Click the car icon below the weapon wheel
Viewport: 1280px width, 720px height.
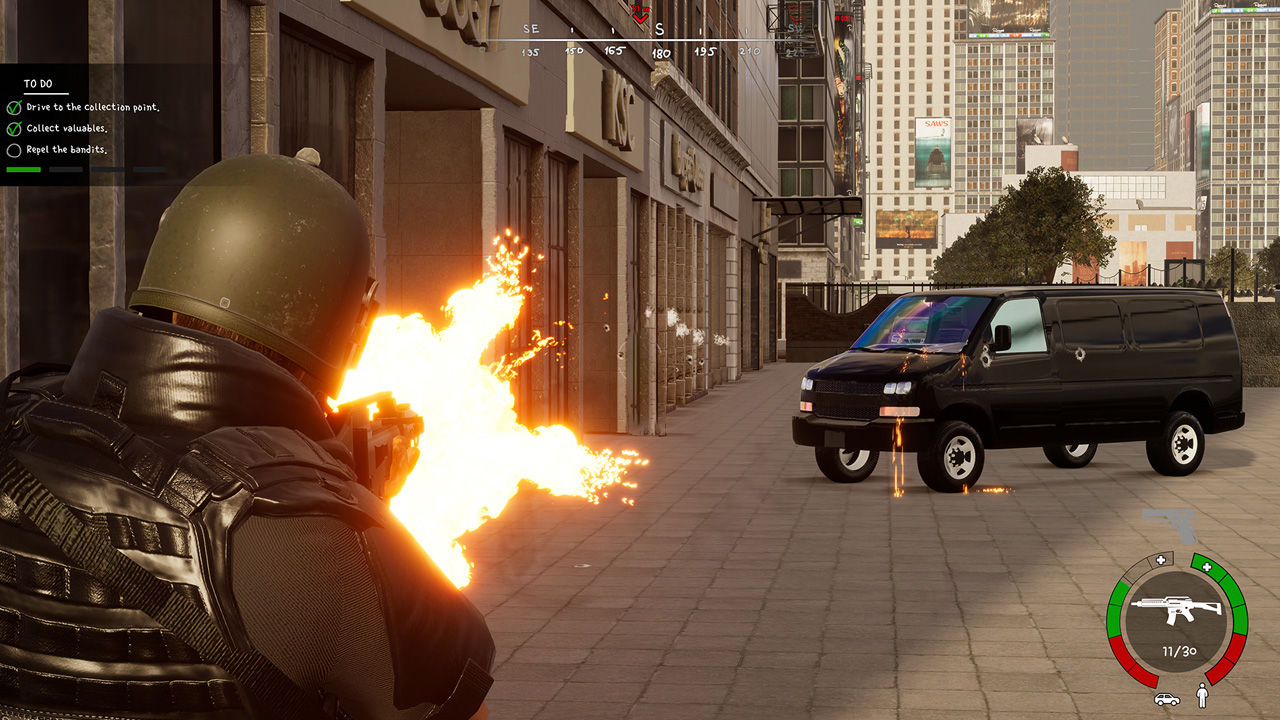1166,699
